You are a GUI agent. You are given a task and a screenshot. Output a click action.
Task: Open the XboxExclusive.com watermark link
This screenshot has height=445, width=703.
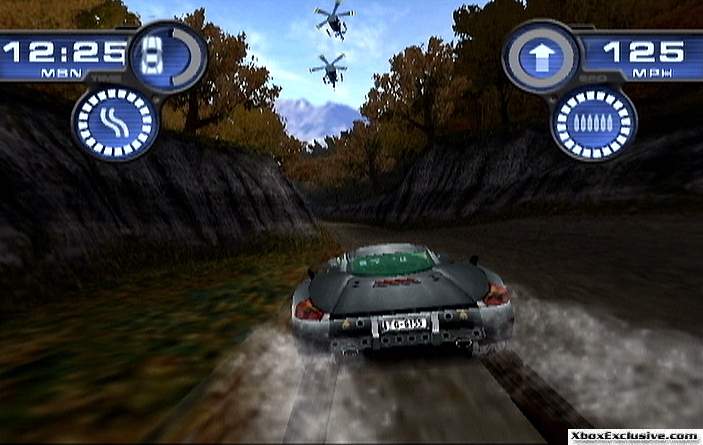tap(634, 437)
